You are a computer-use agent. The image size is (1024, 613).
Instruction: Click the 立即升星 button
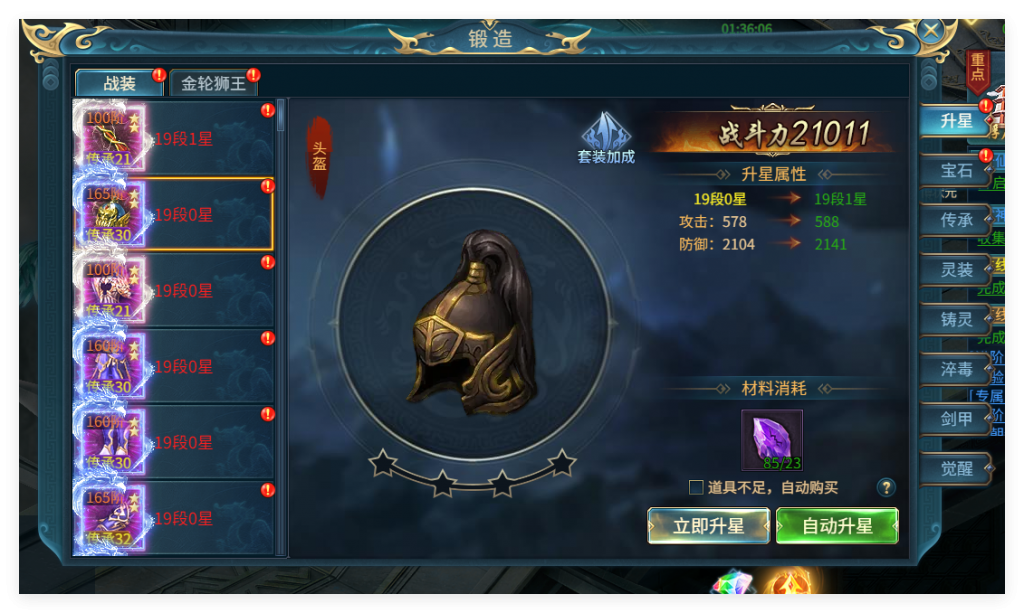tap(708, 525)
